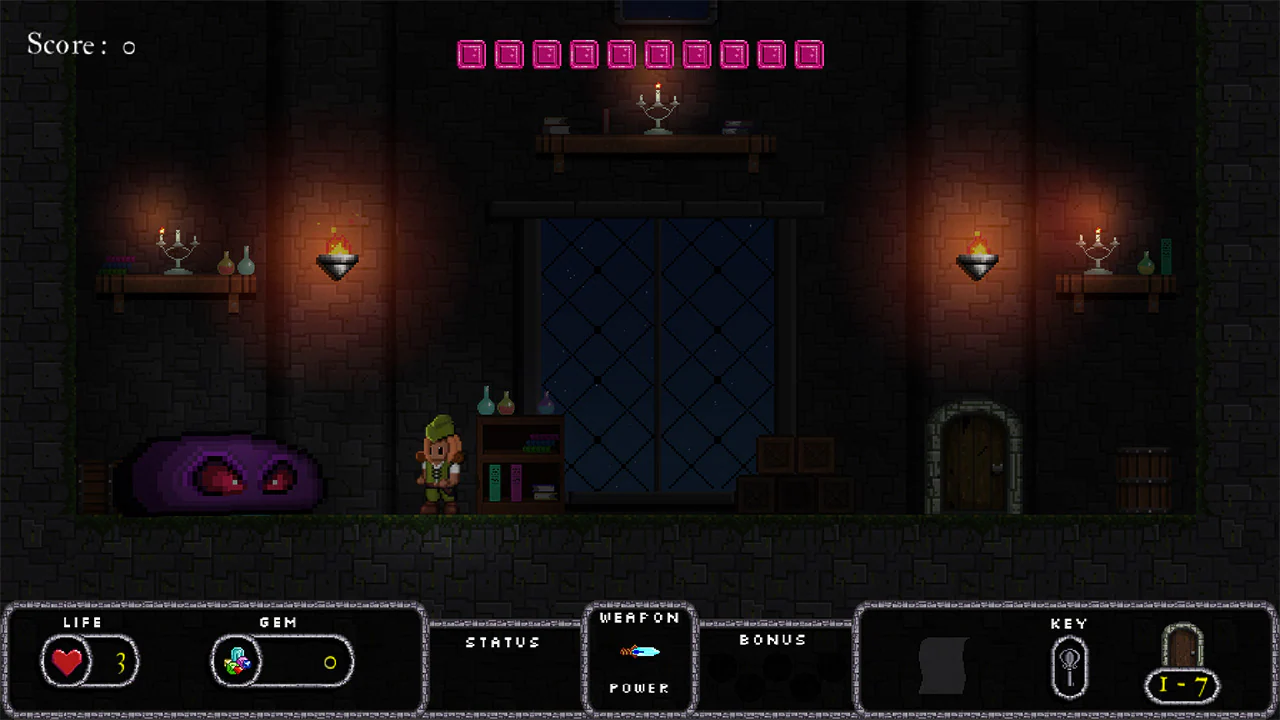Click the dagger icon under WEAPON
The width and height of the screenshot is (1280, 720).
(x=639, y=651)
